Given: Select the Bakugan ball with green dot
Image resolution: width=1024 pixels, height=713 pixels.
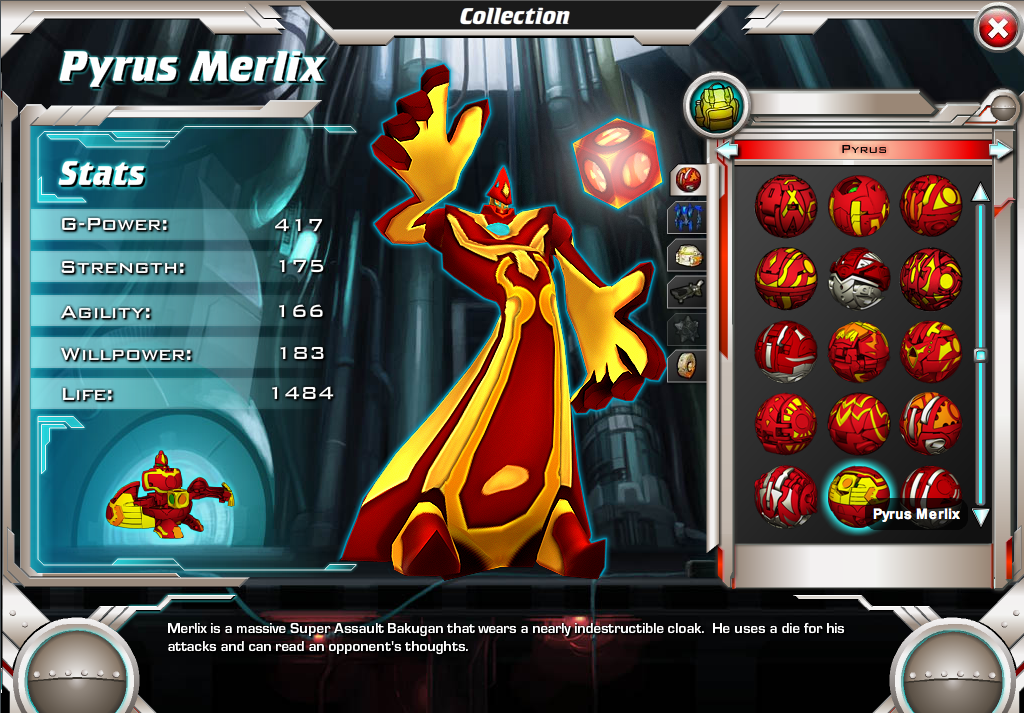Looking at the screenshot, I should pyautogui.click(x=858, y=204).
